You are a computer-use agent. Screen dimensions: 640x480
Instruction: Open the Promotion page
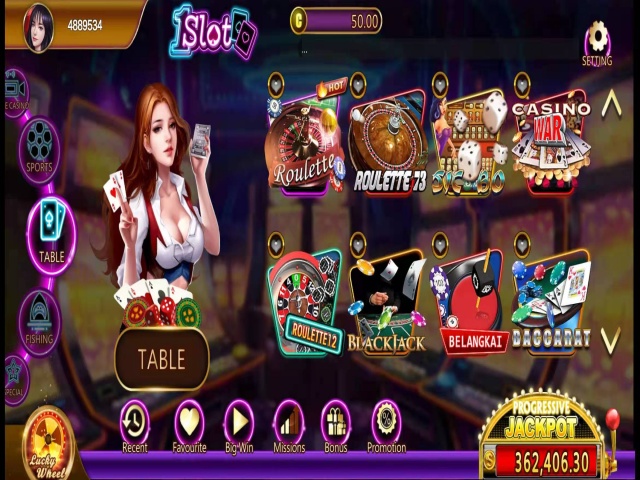click(x=386, y=424)
